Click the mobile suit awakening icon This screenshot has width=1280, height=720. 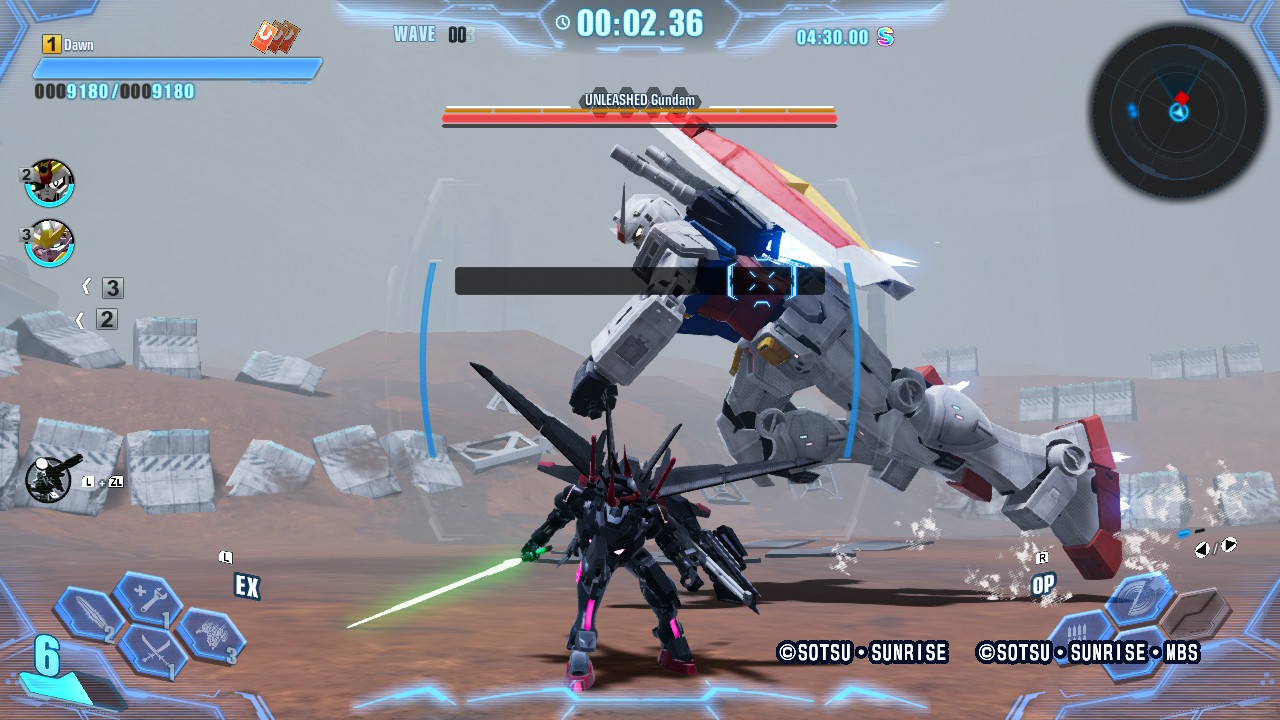click(x=48, y=479)
